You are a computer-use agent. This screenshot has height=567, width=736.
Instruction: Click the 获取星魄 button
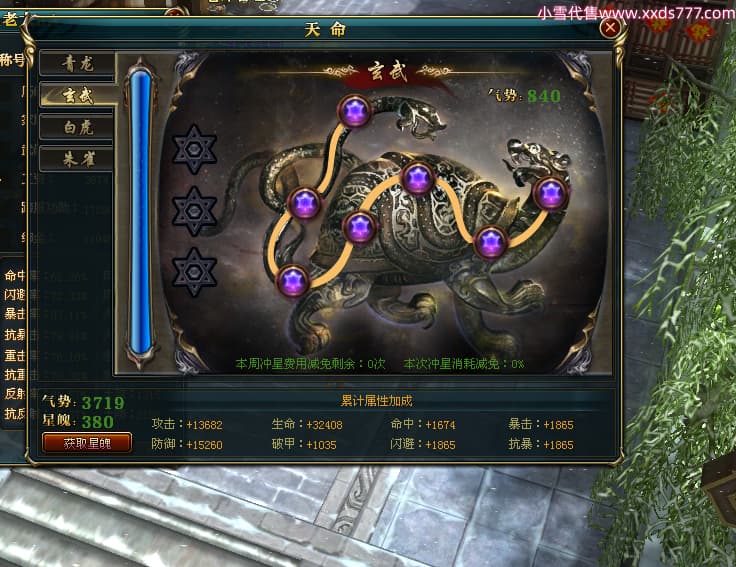(87, 442)
